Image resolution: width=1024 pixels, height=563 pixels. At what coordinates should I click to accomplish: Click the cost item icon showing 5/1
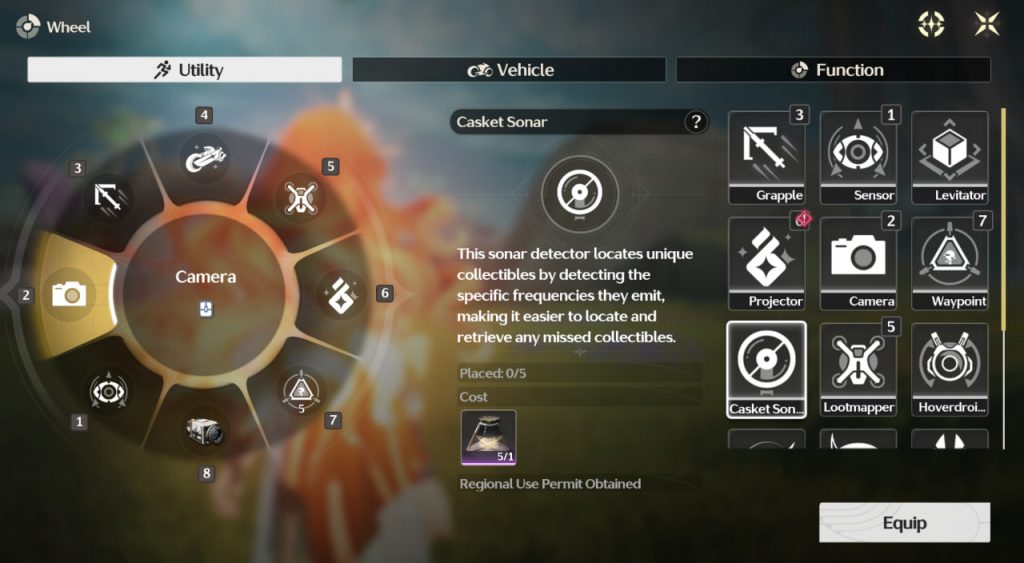488,437
